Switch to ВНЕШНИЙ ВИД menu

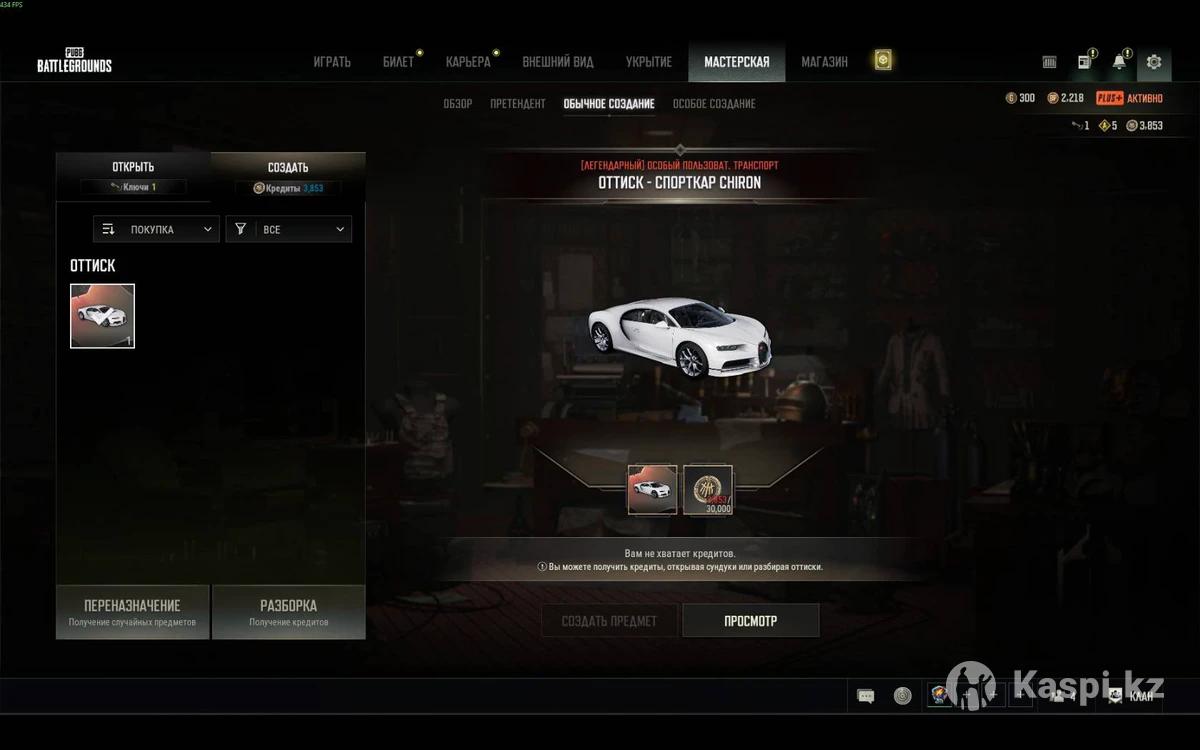(558, 62)
